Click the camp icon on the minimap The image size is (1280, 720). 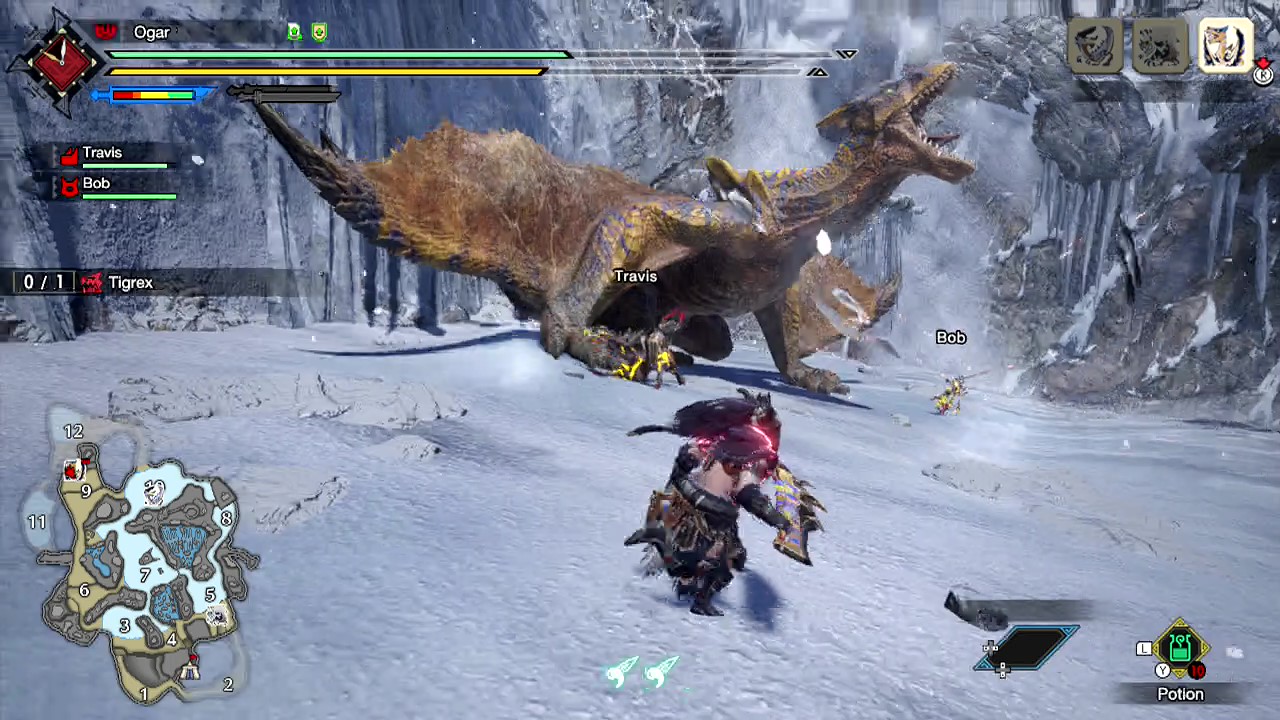pyautogui.click(x=191, y=667)
